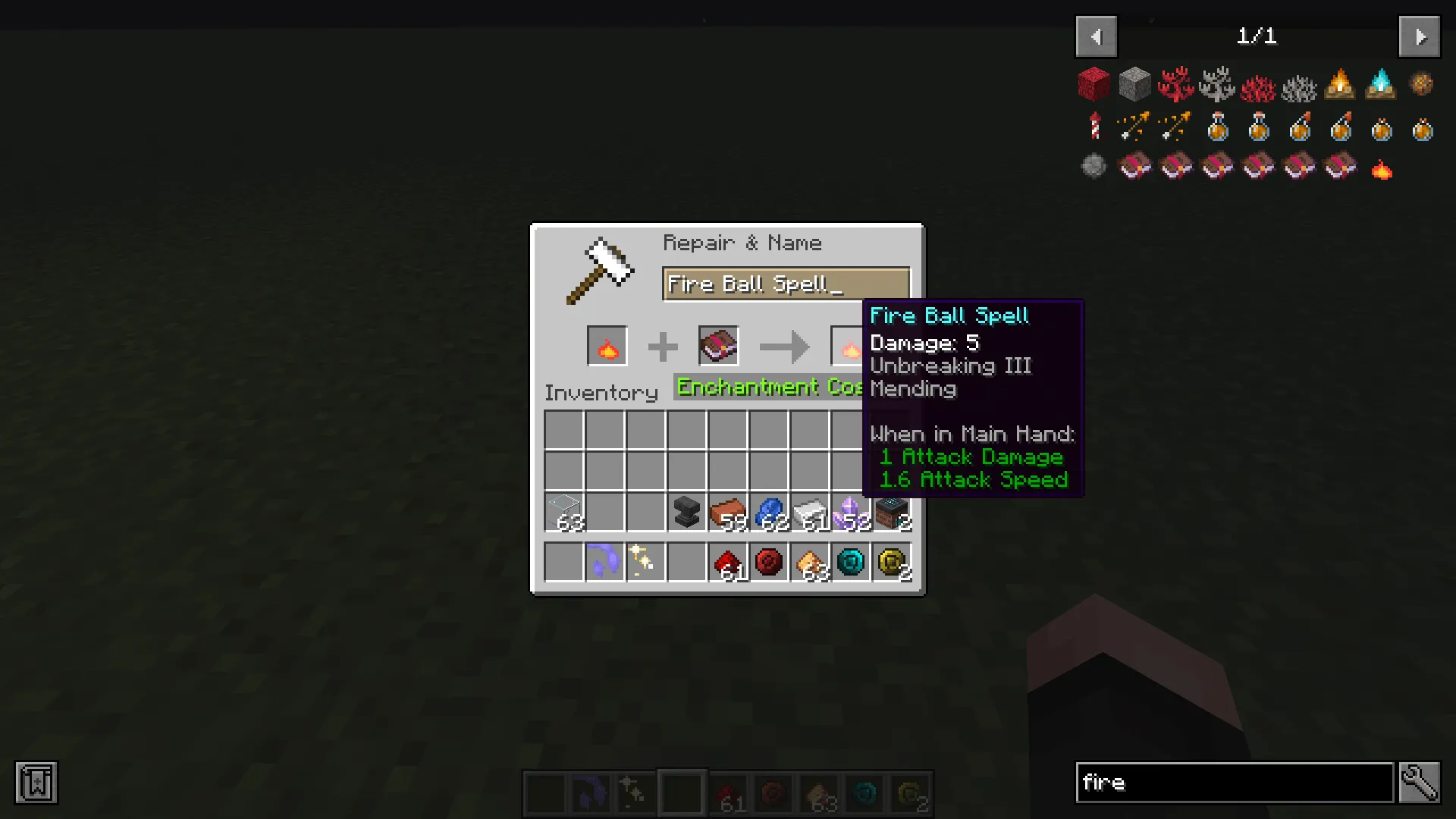Click the enchanted book in the anvil slot
This screenshot has height=819, width=1456.
718,345
